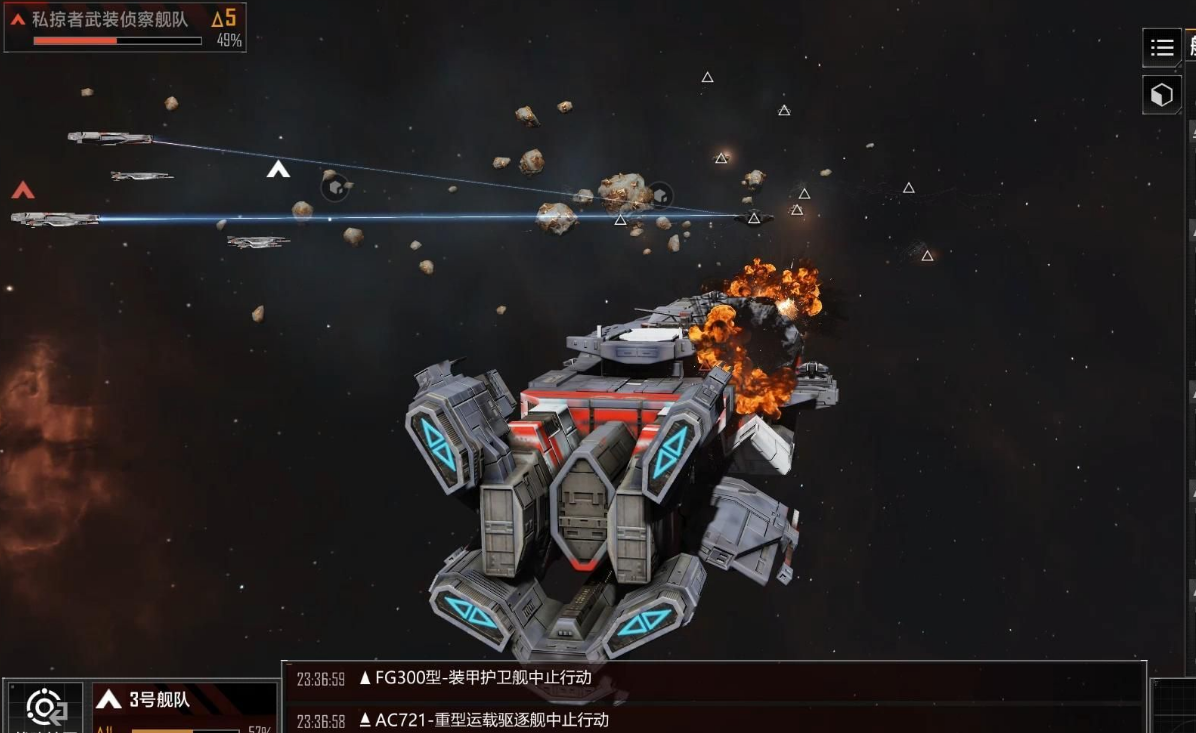Activate the circular orbit command icon
Image resolution: width=1196 pixels, height=733 pixels.
click(x=45, y=708)
